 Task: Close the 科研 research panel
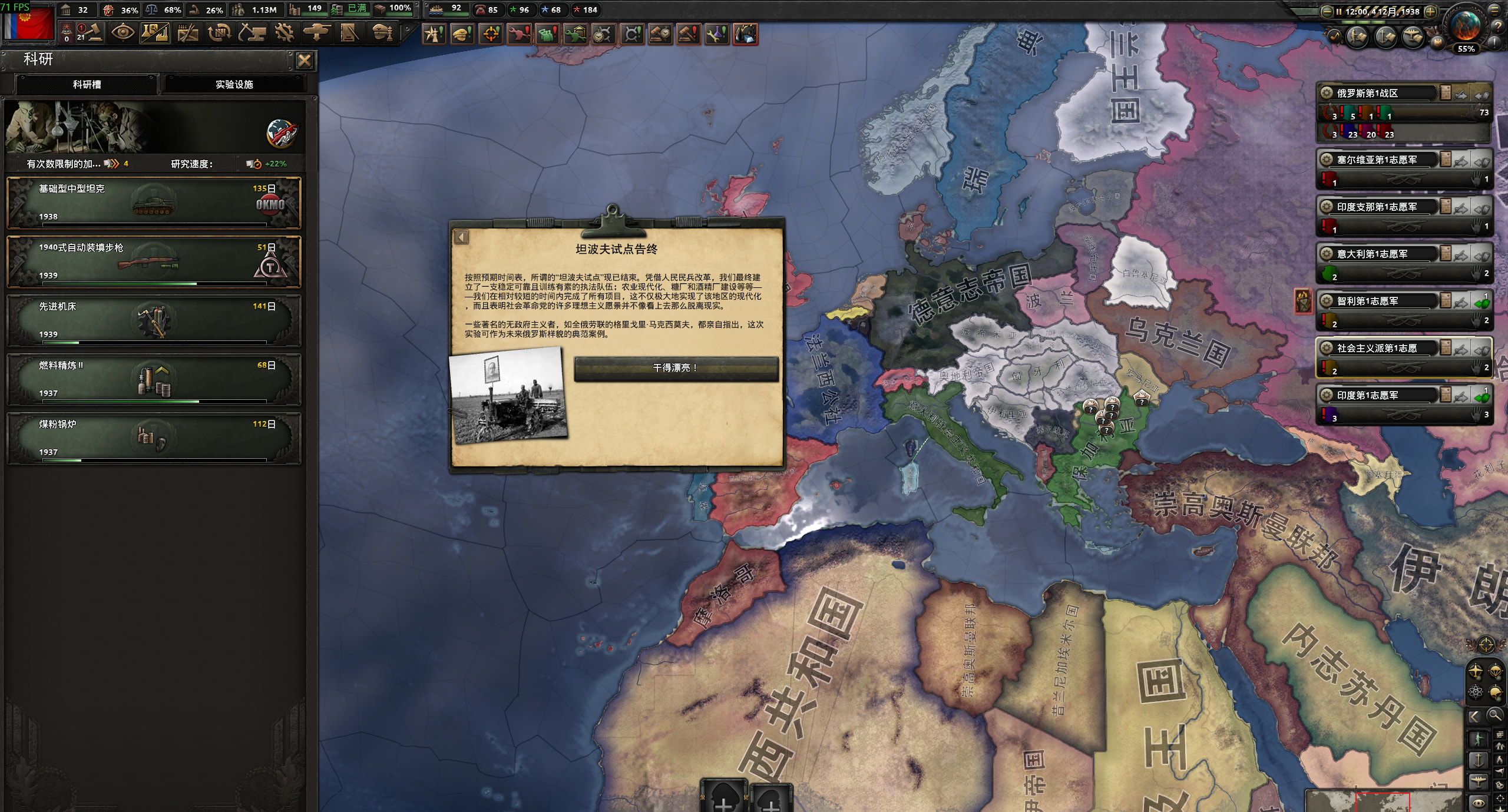(x=305, y=61)
